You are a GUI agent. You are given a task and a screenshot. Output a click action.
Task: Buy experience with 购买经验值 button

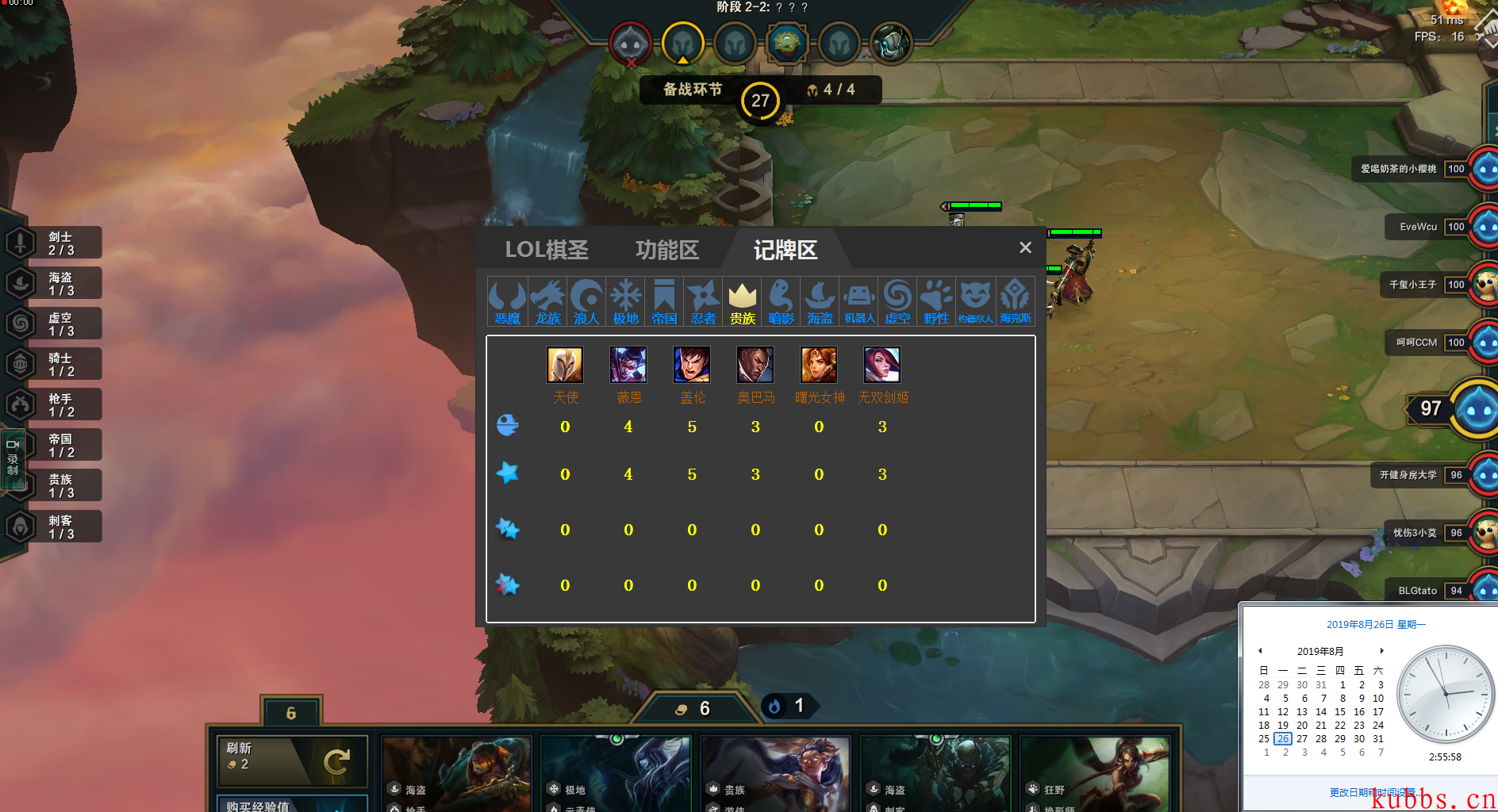(x=292, y=802)
